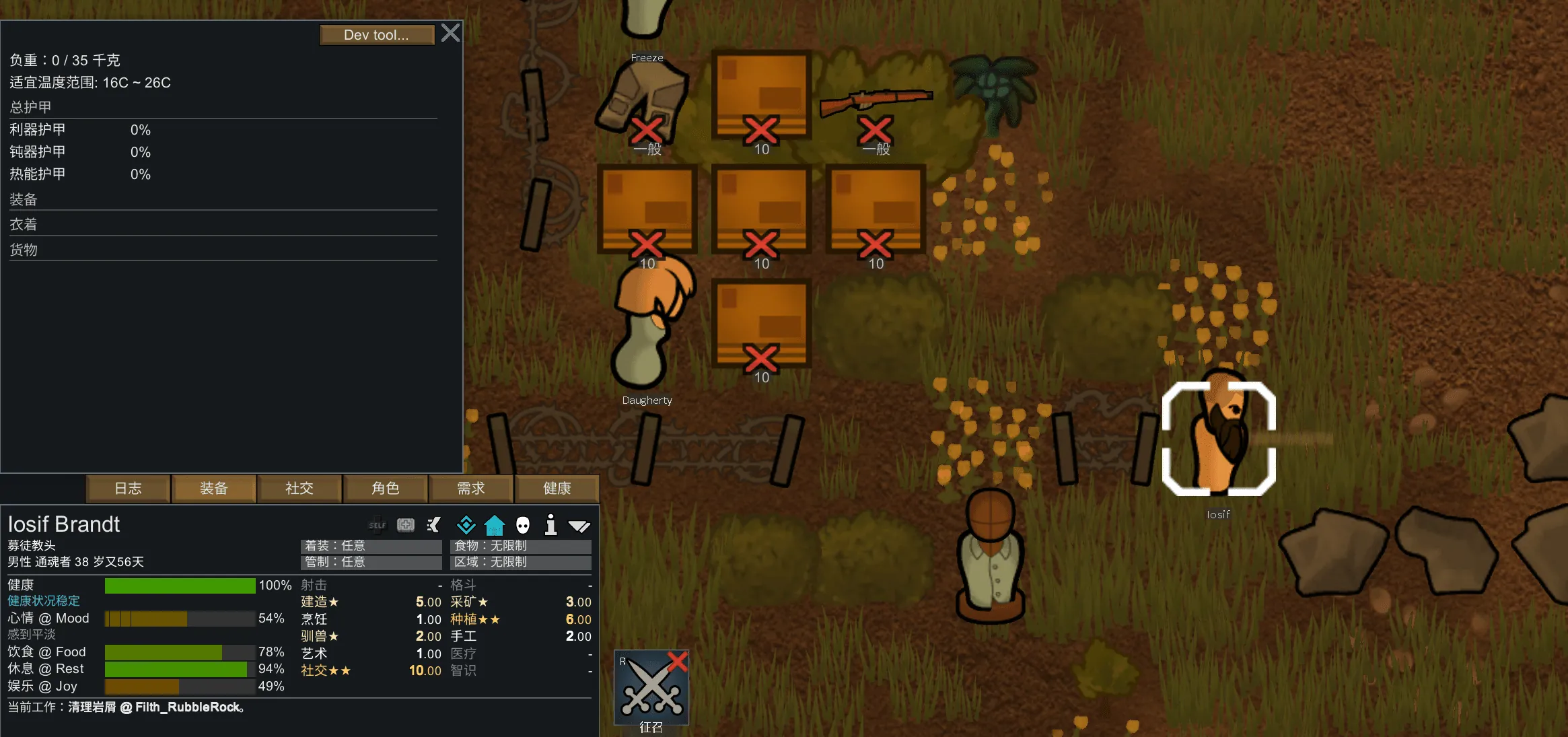The height and width of the screenshot is (737, 1568).
Task: Show the 角色 (Character) tab
Action: click(x=386, y=489)
